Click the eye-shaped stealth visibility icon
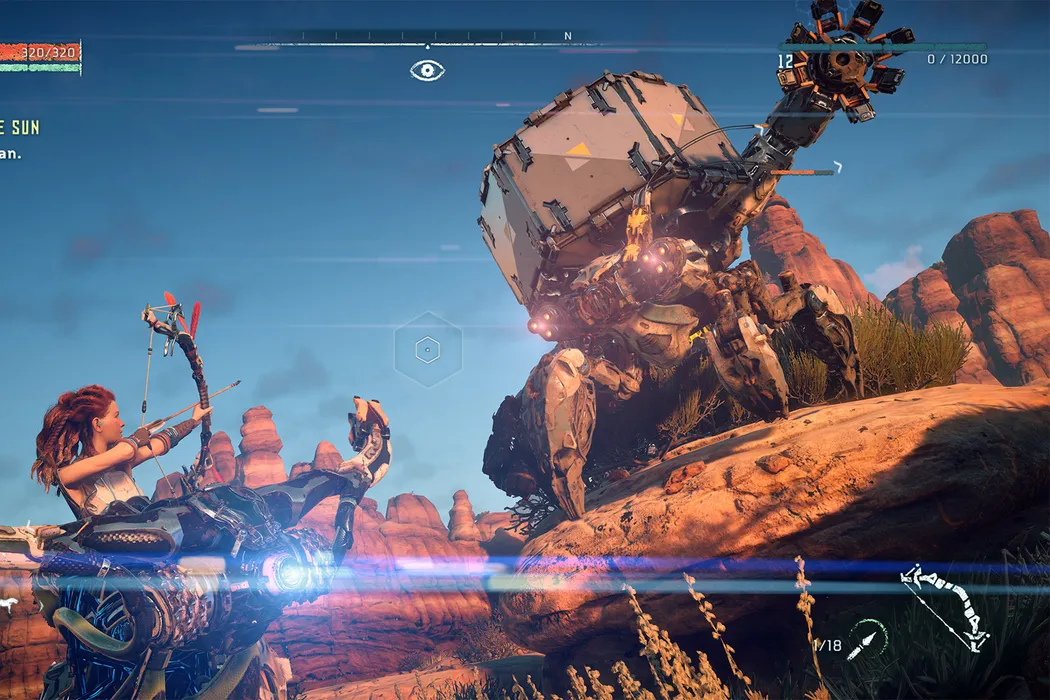Viewport: 1050px width, 700px height. pyautogui.click(x=427, y=70)
